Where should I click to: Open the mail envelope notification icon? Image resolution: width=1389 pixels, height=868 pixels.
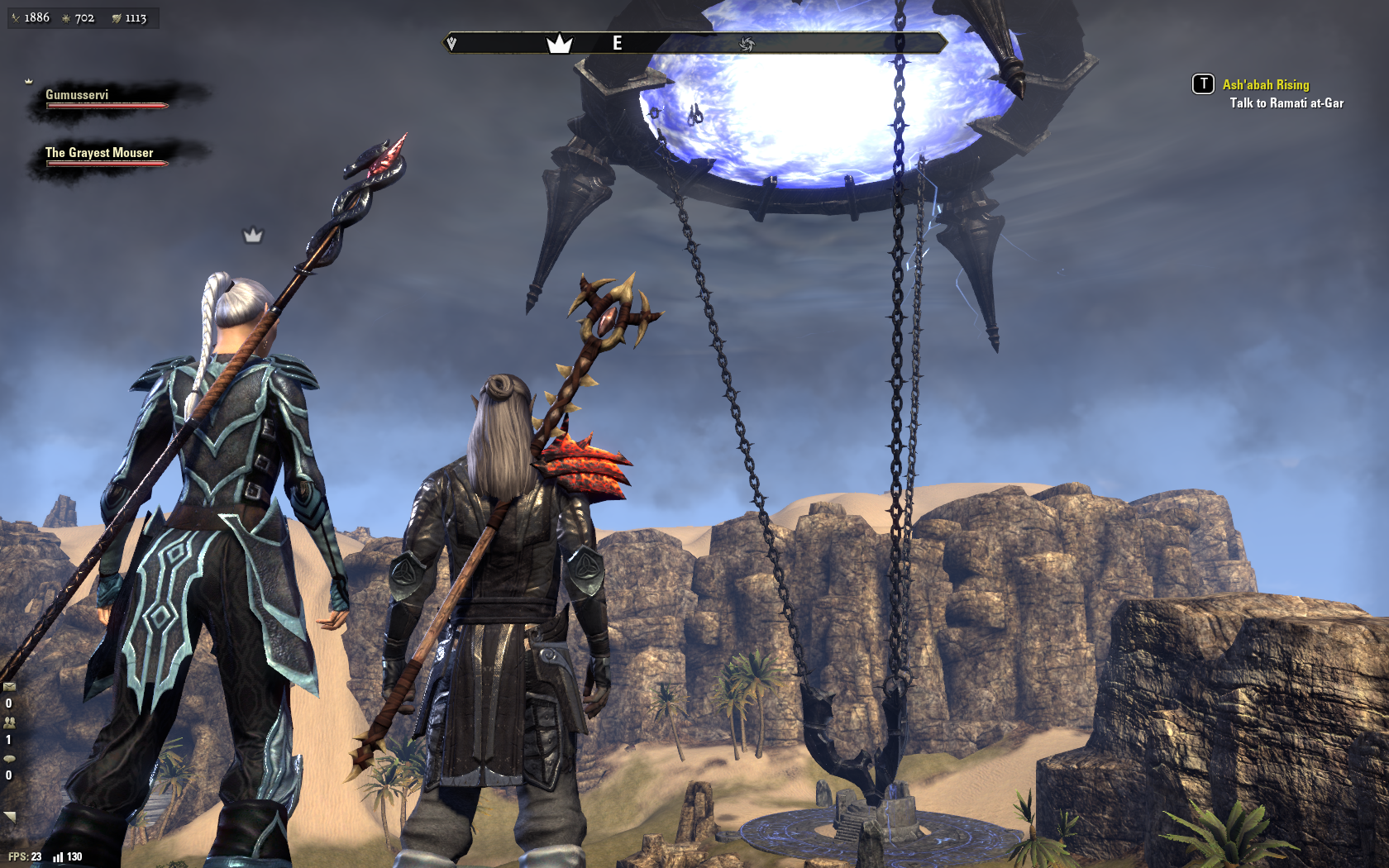(x=9, y=686)
